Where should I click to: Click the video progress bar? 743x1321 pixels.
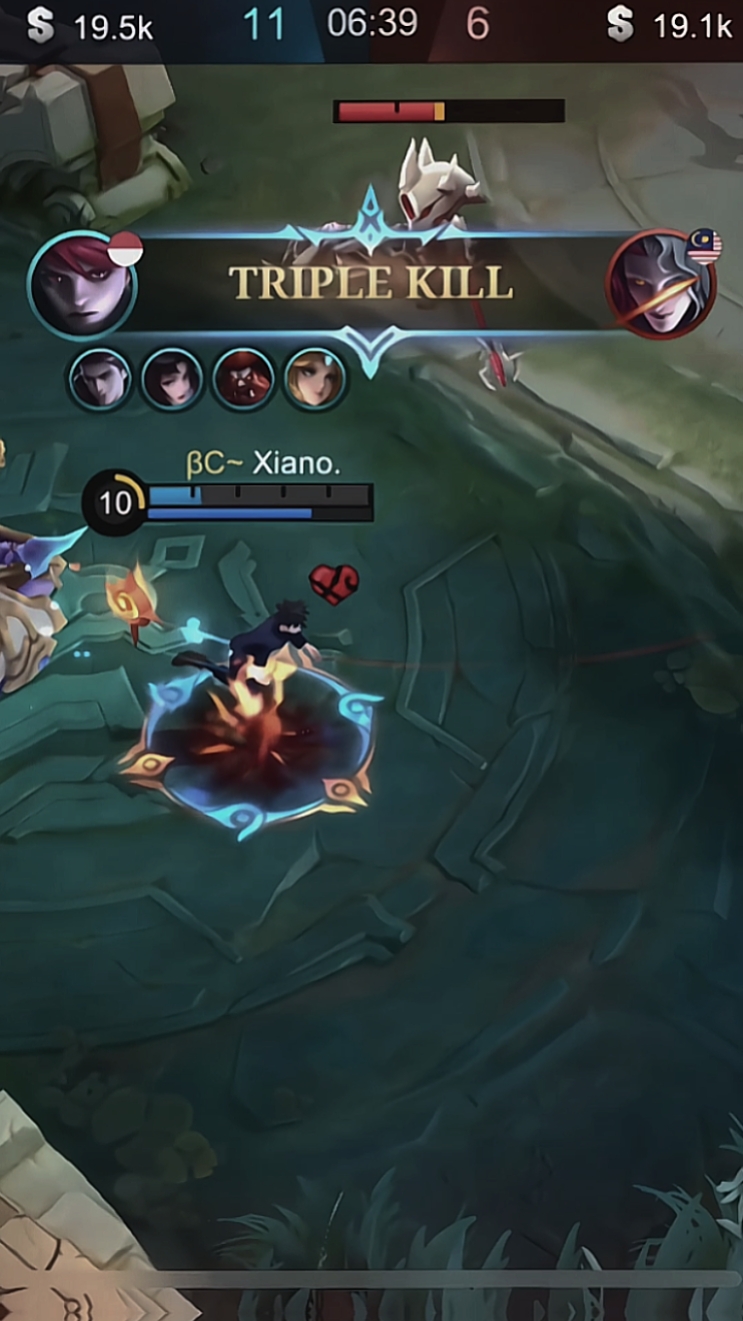(440, 1280)
